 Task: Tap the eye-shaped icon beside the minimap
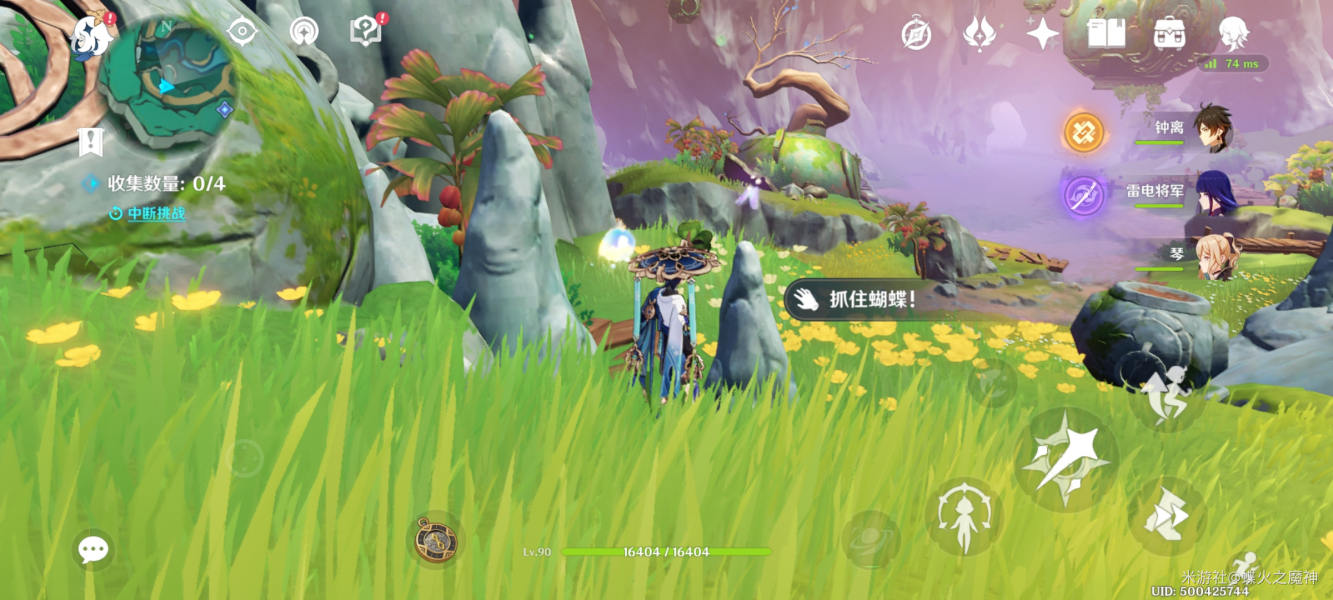click(242, 31)
